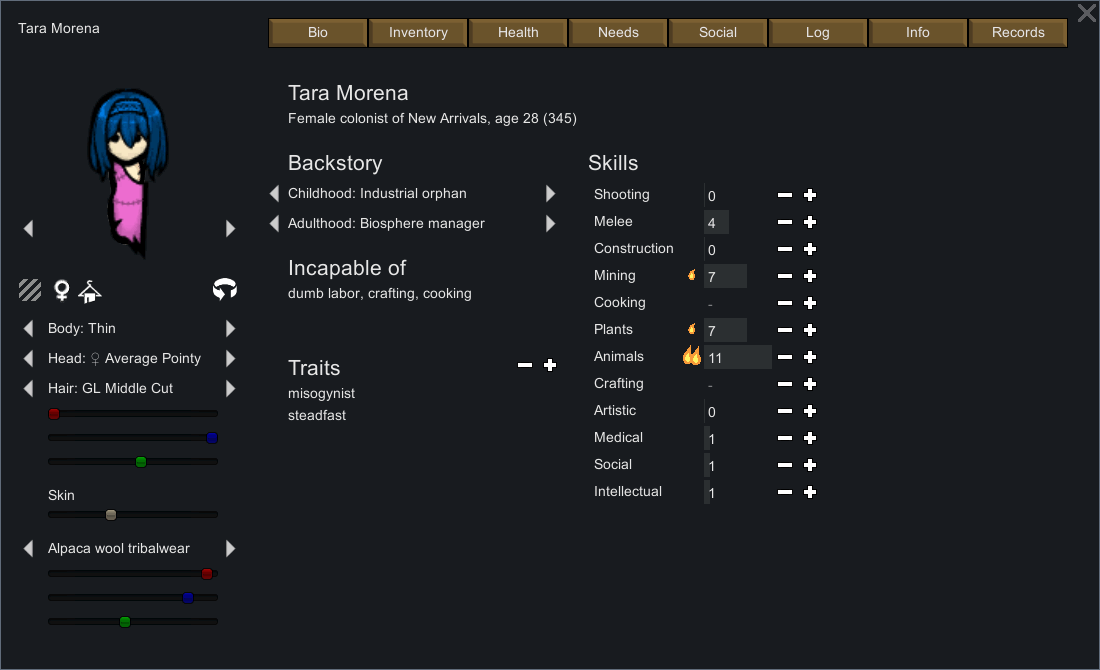Viewport: 1100px width, 670px height.
Task: Close the character editor window
Action: 1086,14
